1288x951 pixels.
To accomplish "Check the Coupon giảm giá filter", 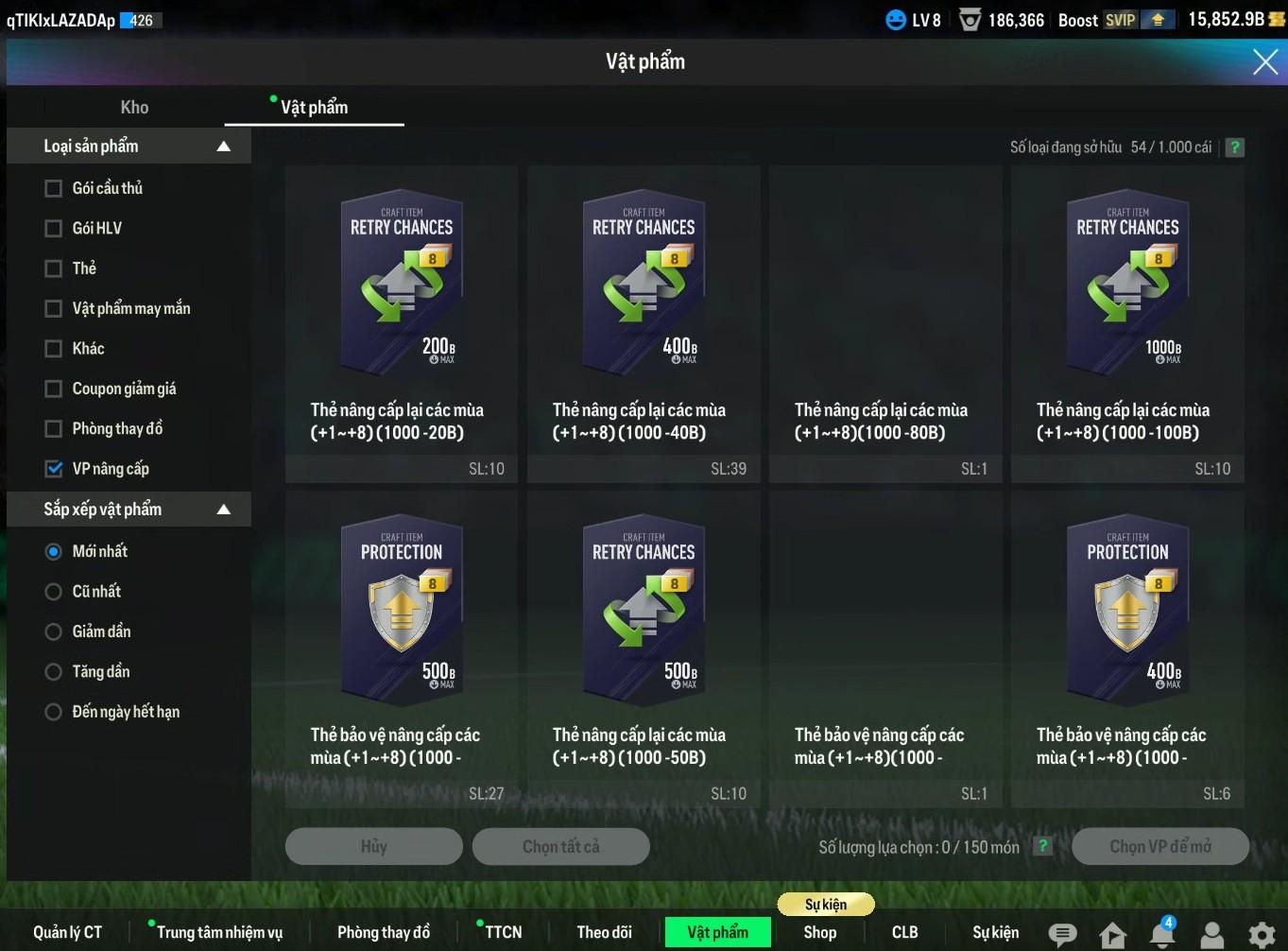I will point(54,389).
